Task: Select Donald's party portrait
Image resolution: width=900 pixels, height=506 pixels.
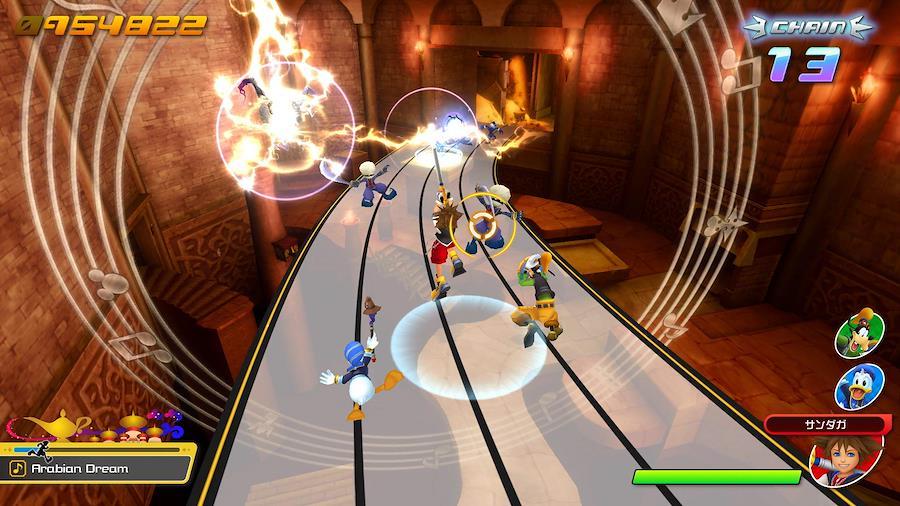Action: 859,385
